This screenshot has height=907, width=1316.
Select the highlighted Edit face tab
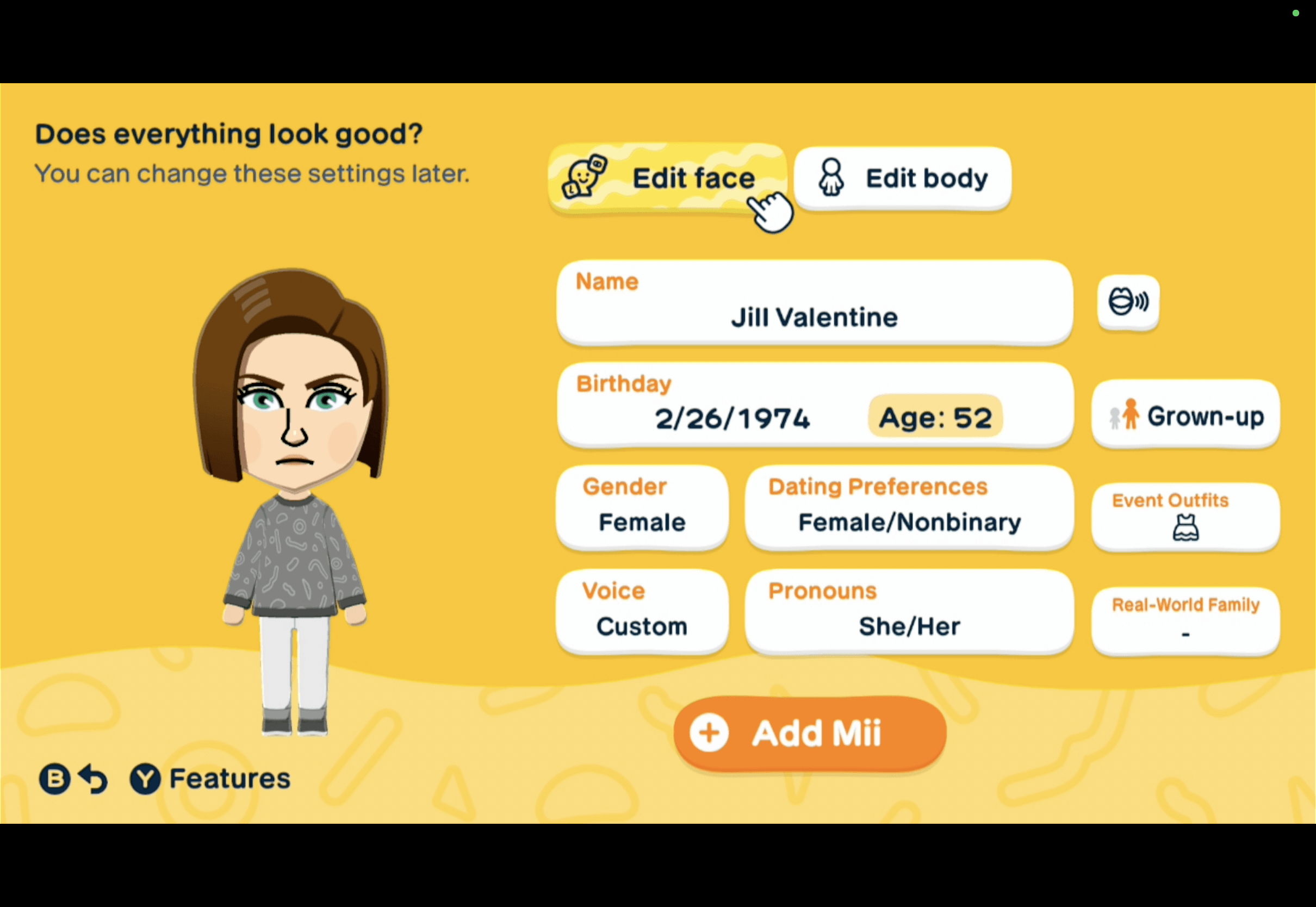tap(671, 177)
